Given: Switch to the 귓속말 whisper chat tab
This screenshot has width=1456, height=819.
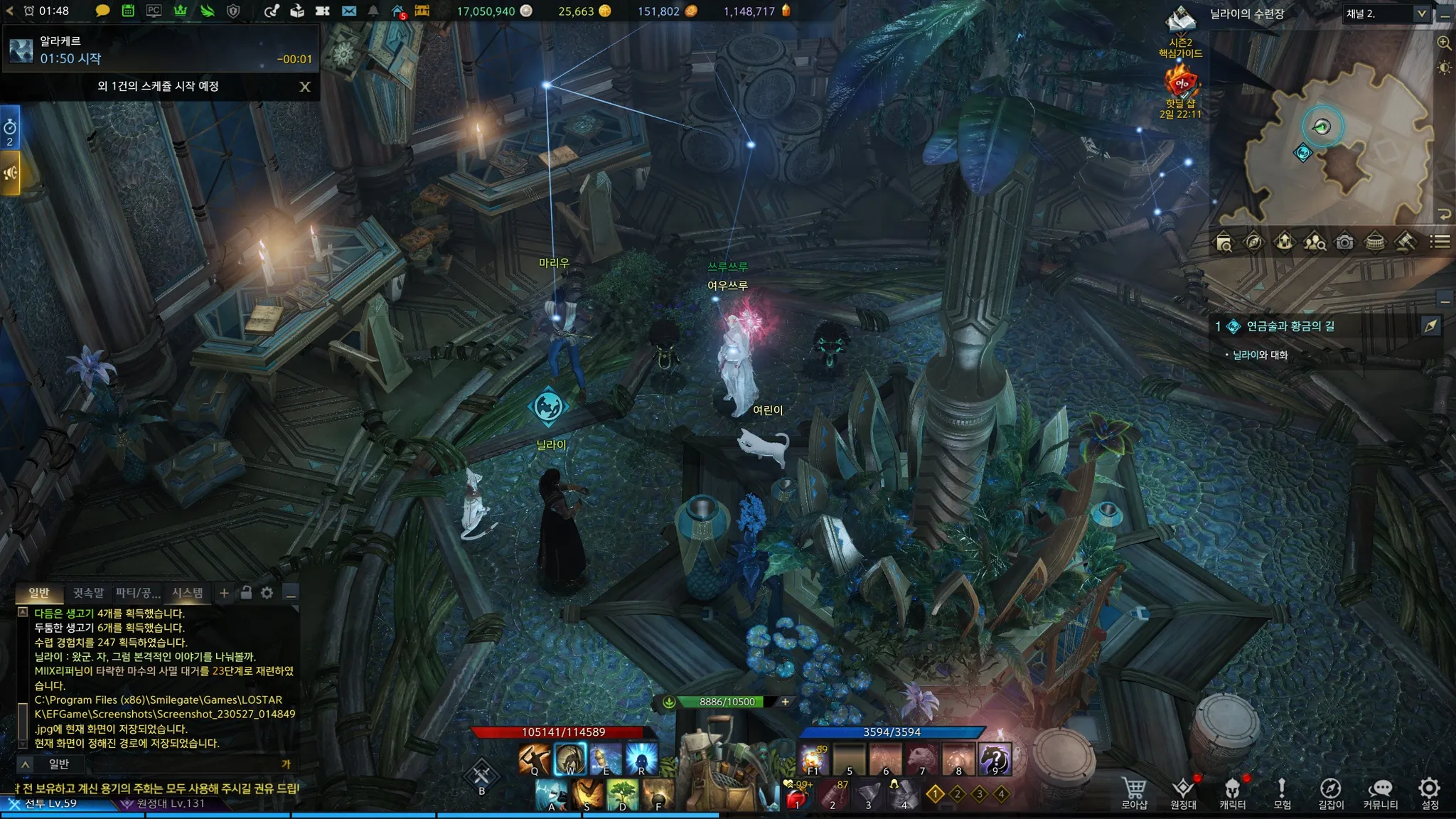Looking at the screenshot, I should tap(88, 592).
